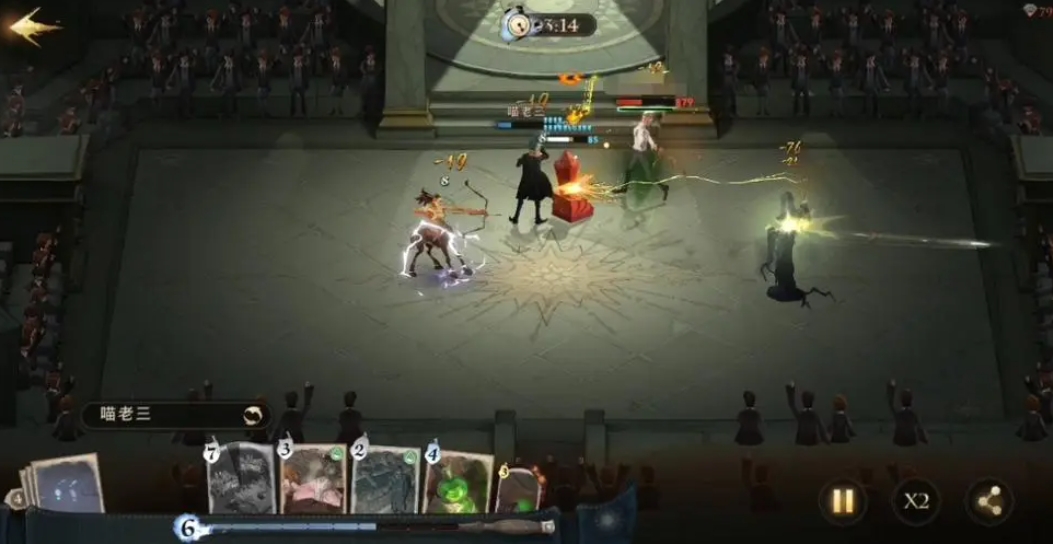Share this duel replay
1053x544 pixels.
(988, 501)
